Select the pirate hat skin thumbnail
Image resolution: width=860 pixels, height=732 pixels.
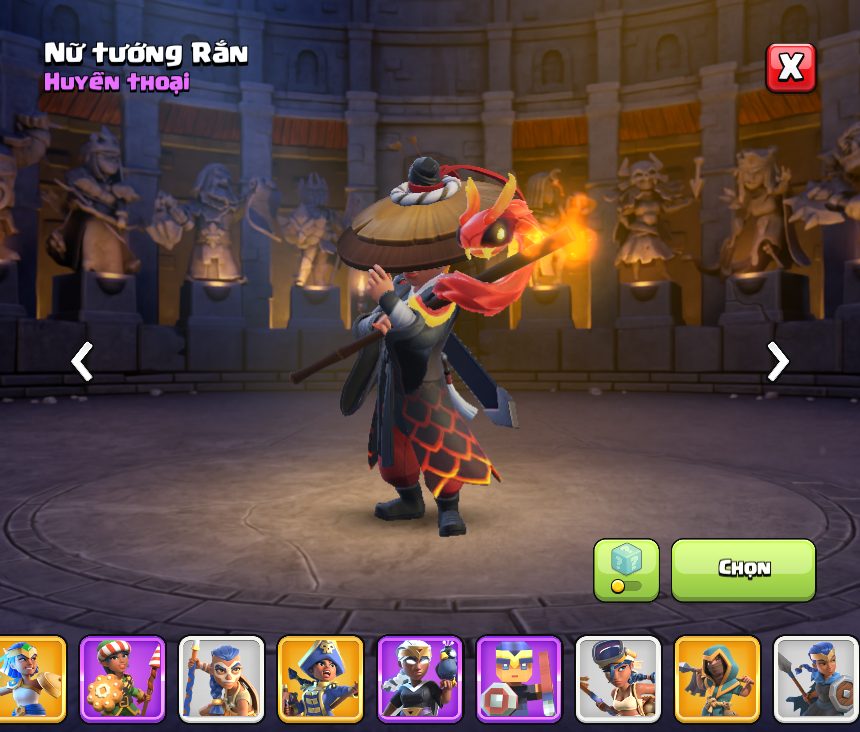coord(320,679)
